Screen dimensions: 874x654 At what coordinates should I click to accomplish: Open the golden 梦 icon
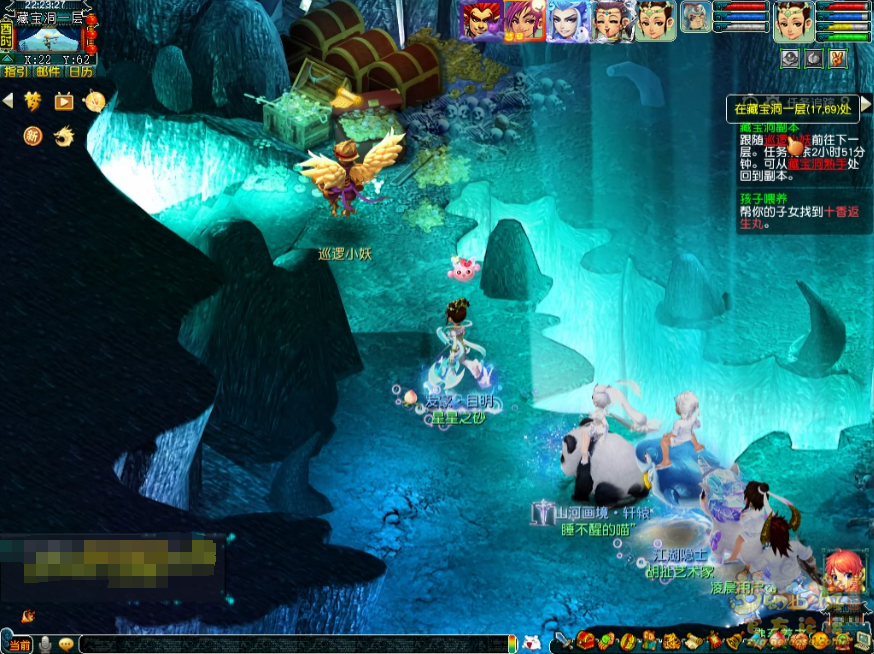click(33, 101)
